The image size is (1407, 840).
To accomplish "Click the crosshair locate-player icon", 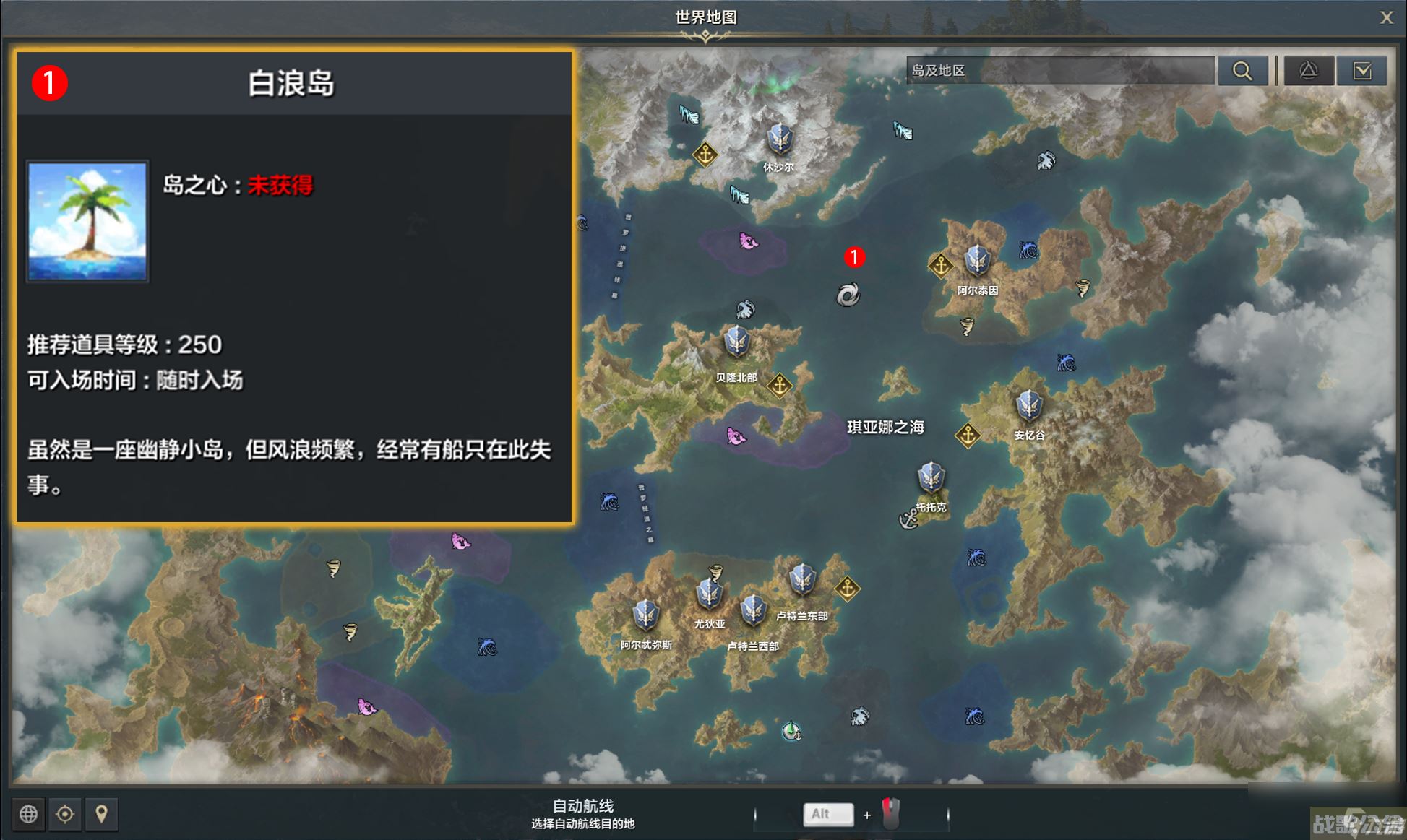I will coord(65,814).
